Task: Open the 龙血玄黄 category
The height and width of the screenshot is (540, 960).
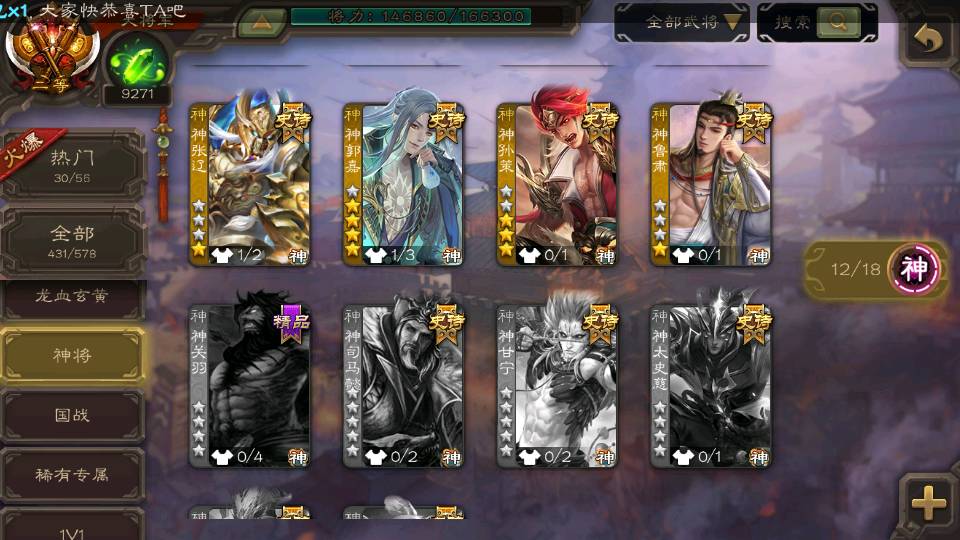Action: click(72, 297)
